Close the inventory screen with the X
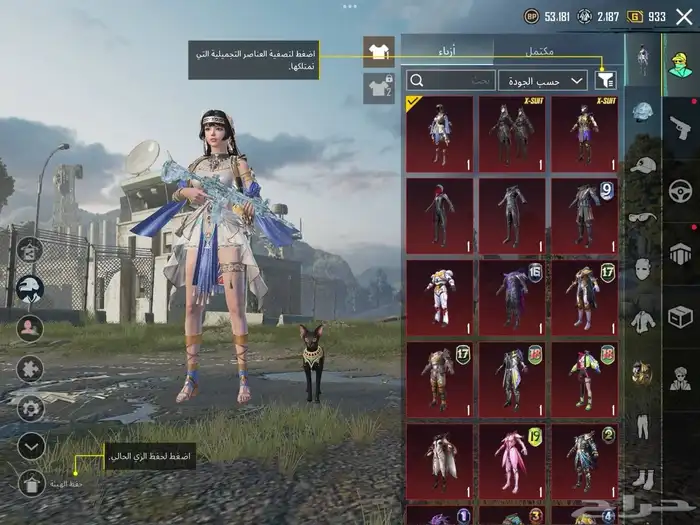Screen dimensions: 700x525 coord(683,16)
